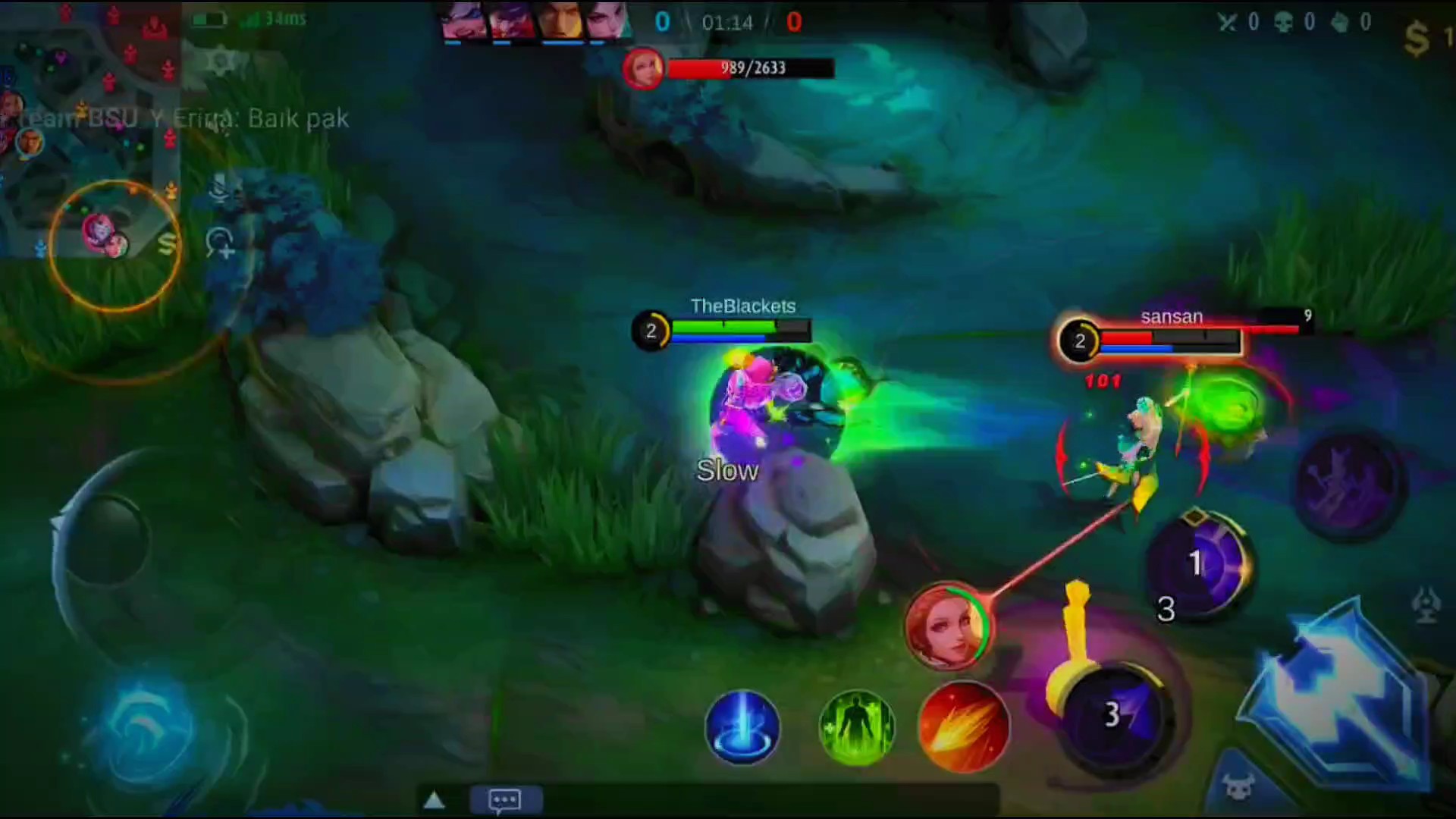The height and width of the screenshot is (819, 1456).
Task: Activate the purple ultimate skill
Action: coord(1348,482)
